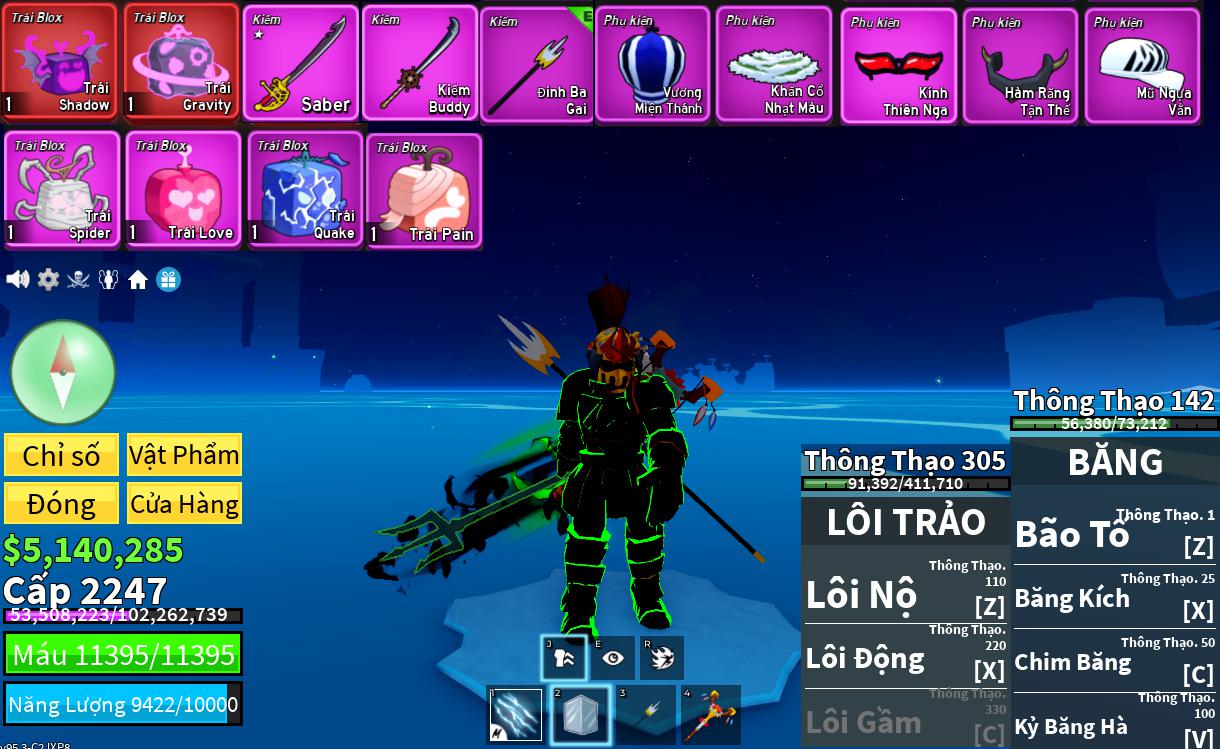Open the Cửa Hàng shop
This screenshot has height=749, width=1220.
[x=184, y=503]
